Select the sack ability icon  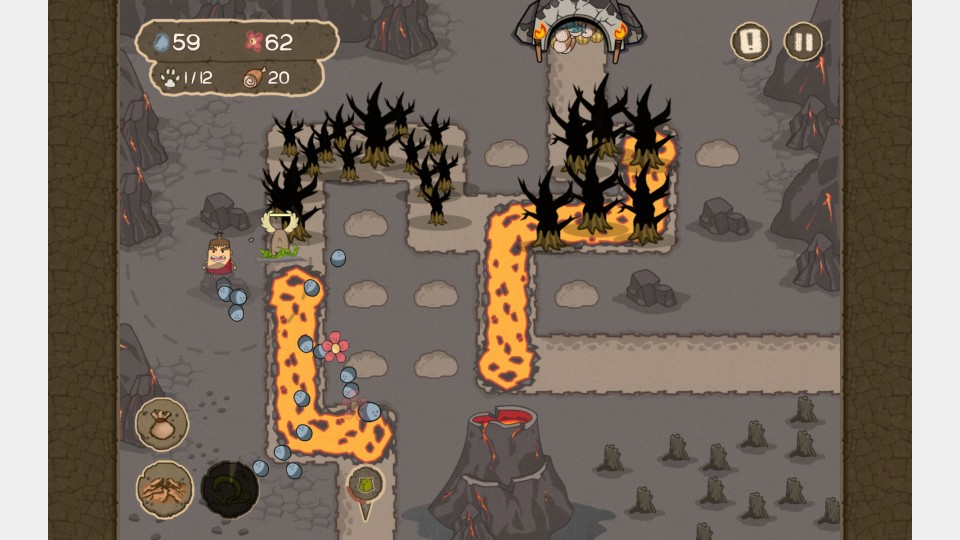(162, 424)
